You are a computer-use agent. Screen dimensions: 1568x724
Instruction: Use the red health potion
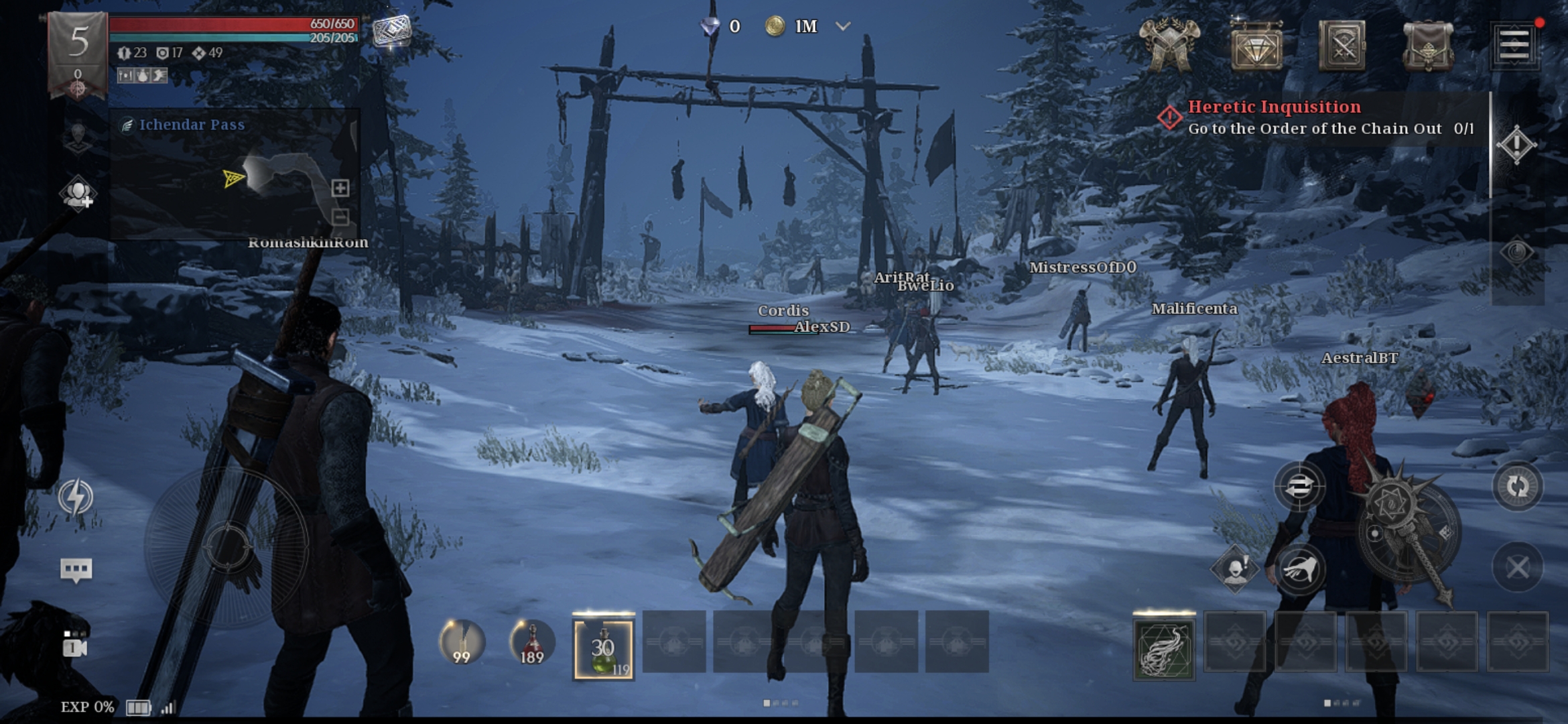pyautogui.click(x=532, y=642)
